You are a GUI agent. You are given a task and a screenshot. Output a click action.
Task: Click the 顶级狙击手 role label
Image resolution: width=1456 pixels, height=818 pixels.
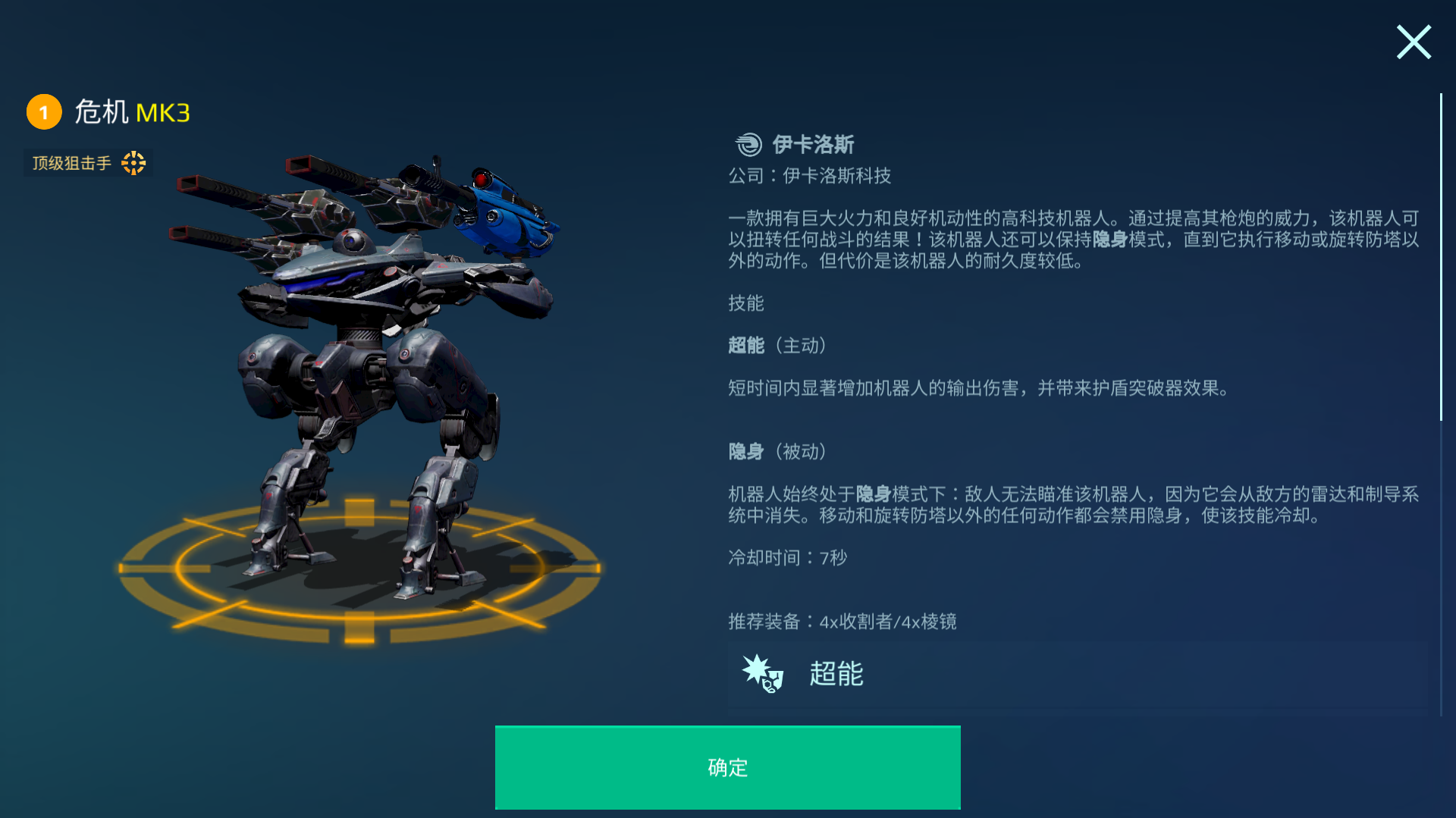coord(71,162)
